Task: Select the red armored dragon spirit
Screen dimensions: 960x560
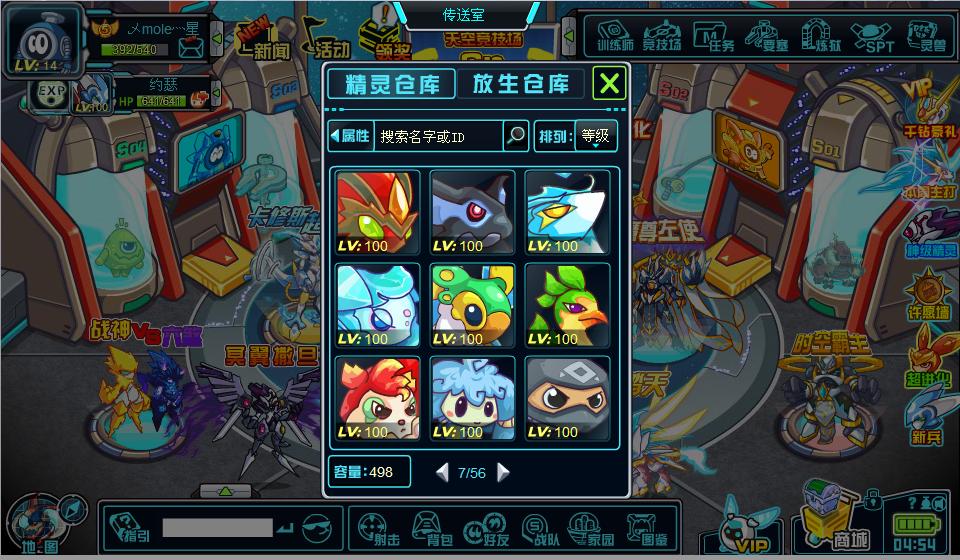Action: pyautogui.click(x=378, y=212)
